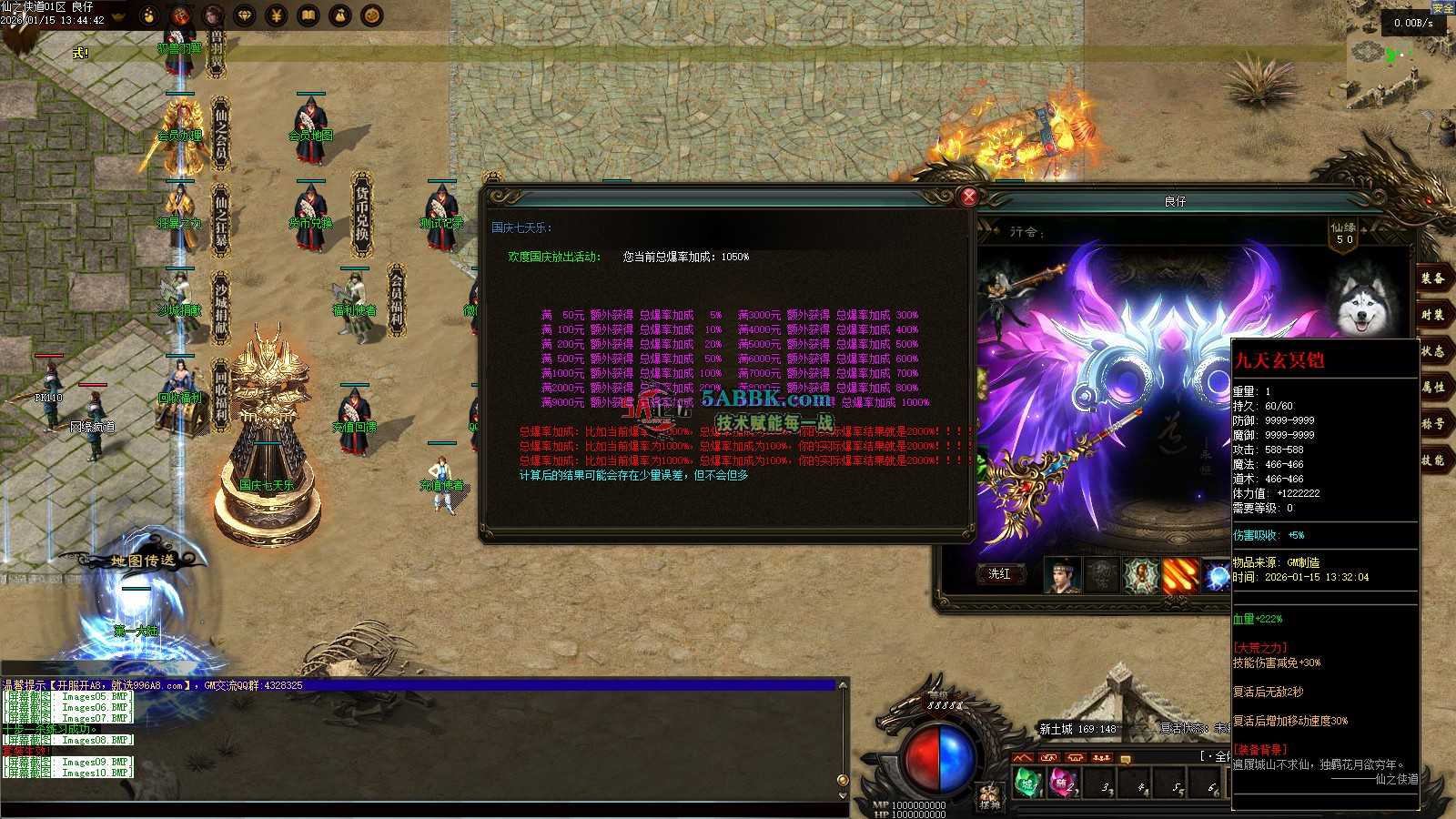The image size is (1456, 819).
Task: Open the 状态 status tab
Action: click(x=1432, y=351)
